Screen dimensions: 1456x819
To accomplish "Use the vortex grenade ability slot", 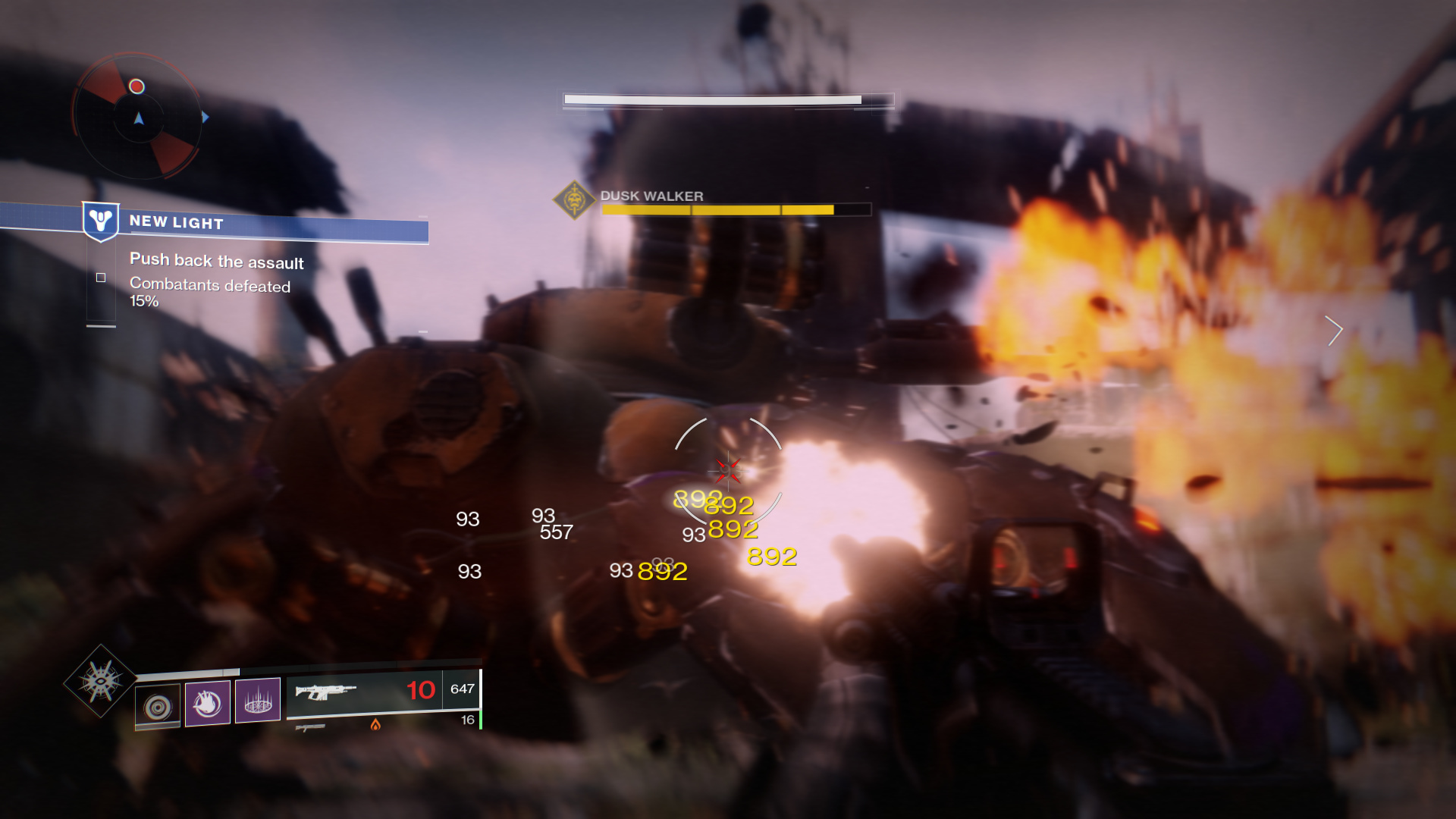I will point(158,707).
